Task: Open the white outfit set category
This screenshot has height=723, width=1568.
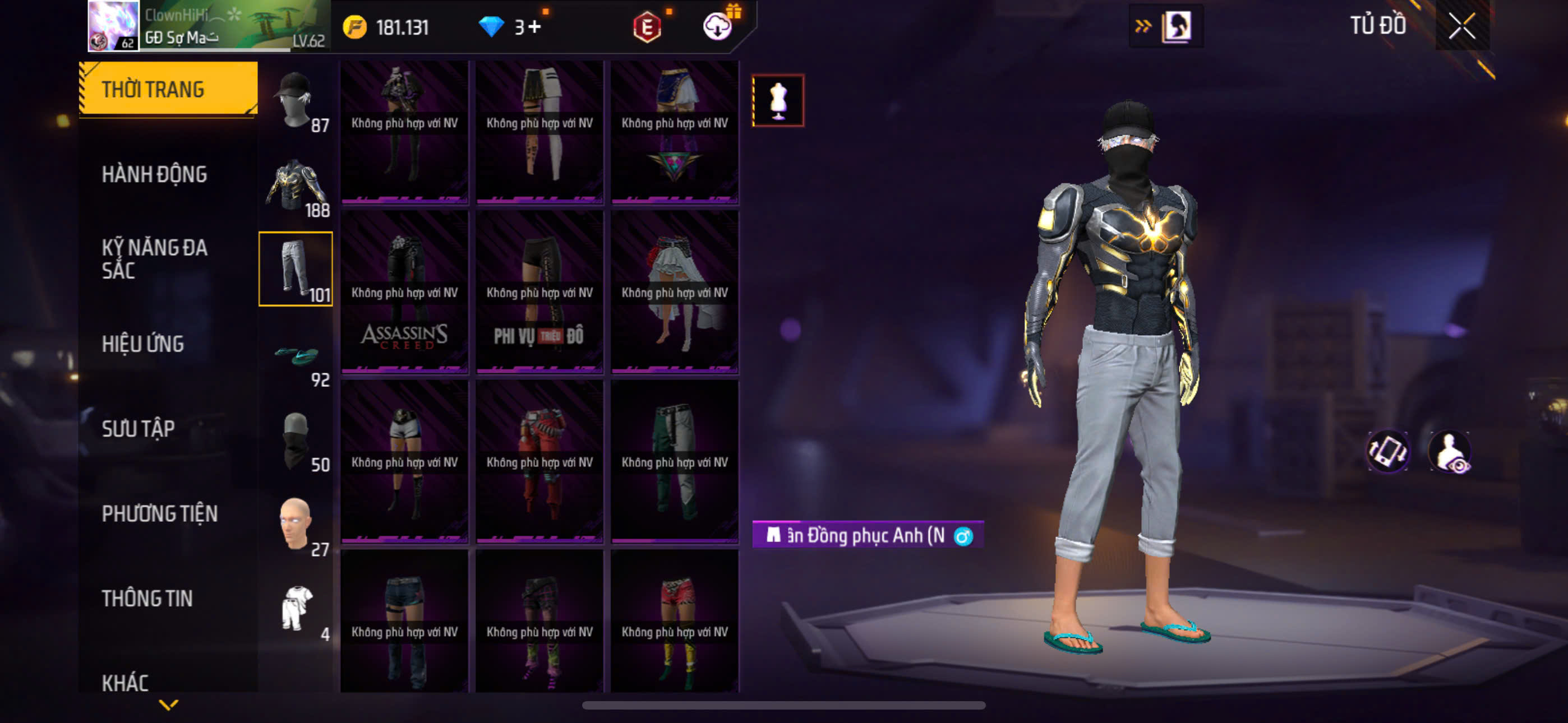Action: coord(296,609)
